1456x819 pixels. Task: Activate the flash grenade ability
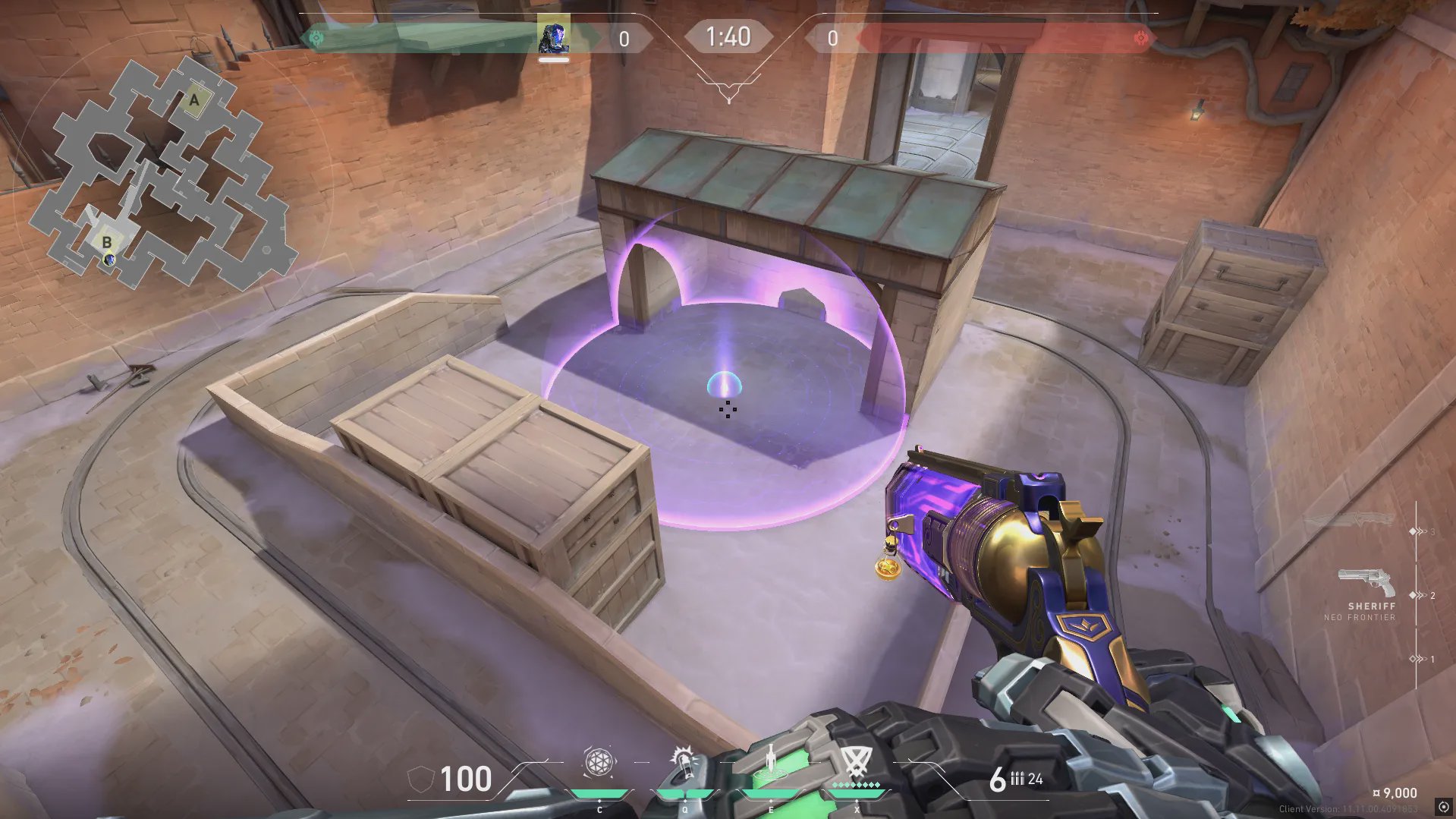[x=684, y=761]
